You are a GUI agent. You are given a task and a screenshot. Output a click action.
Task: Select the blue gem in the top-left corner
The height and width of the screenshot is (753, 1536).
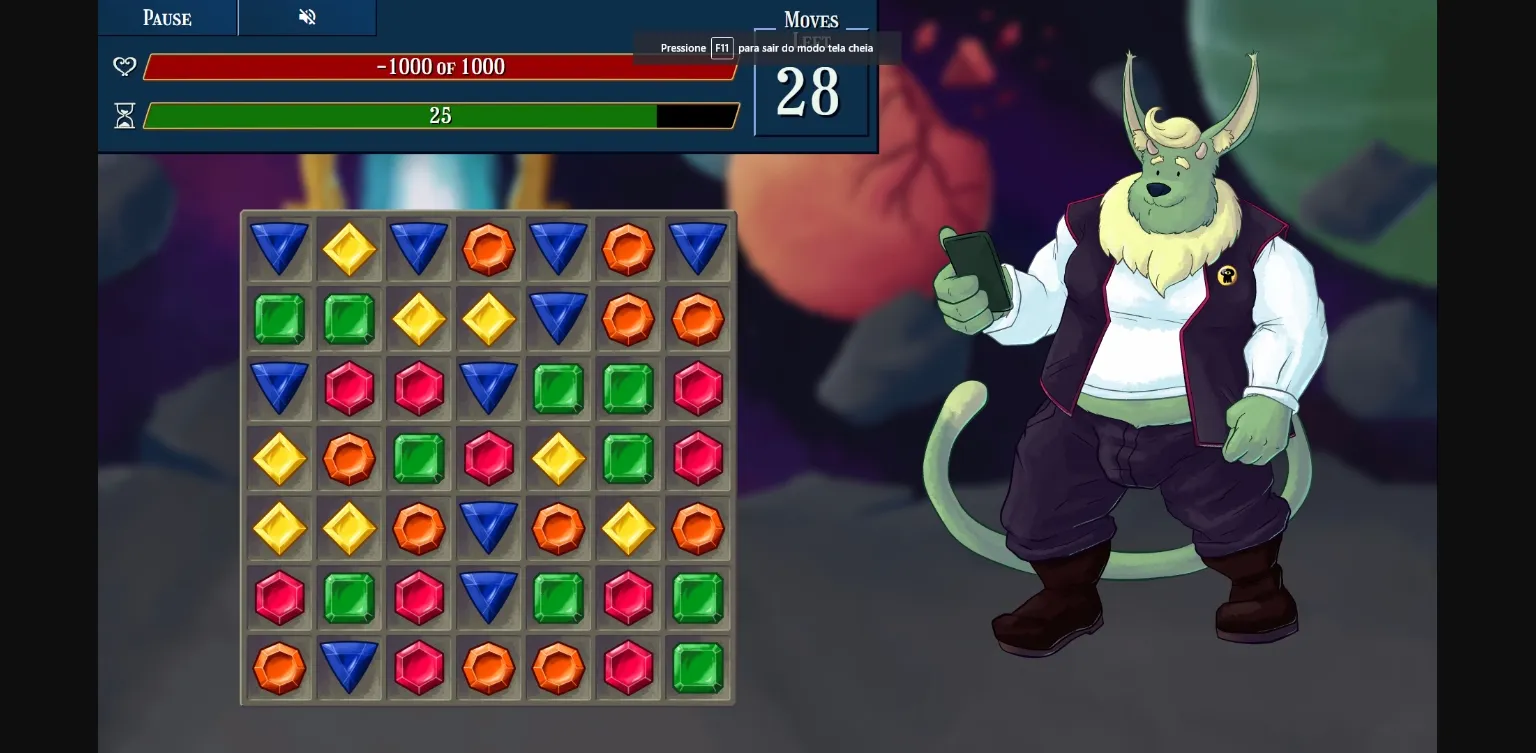coord(279,249)
